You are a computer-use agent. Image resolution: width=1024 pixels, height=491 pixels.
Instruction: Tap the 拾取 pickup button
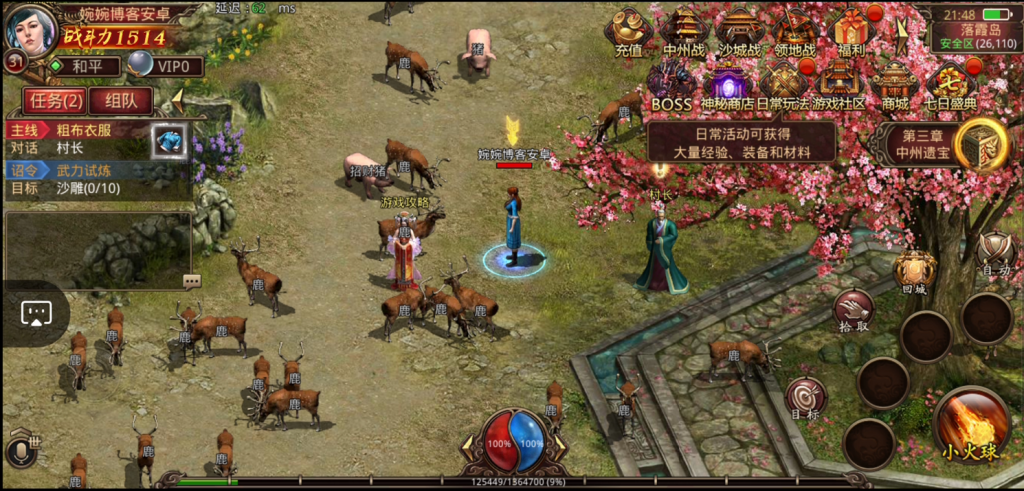(x=854, y=310)
